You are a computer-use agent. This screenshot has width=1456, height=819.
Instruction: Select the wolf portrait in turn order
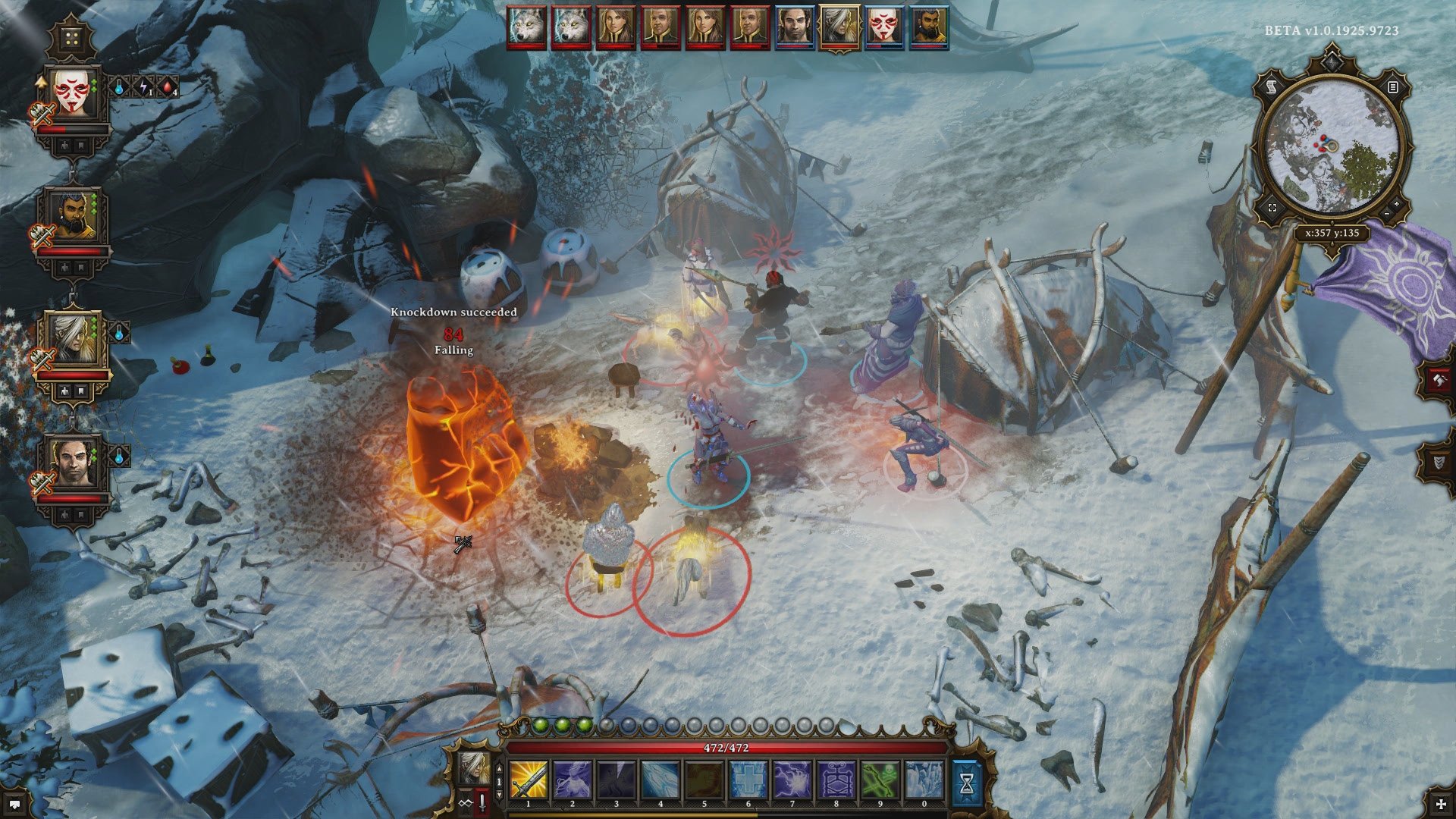(x=527, y=27)
